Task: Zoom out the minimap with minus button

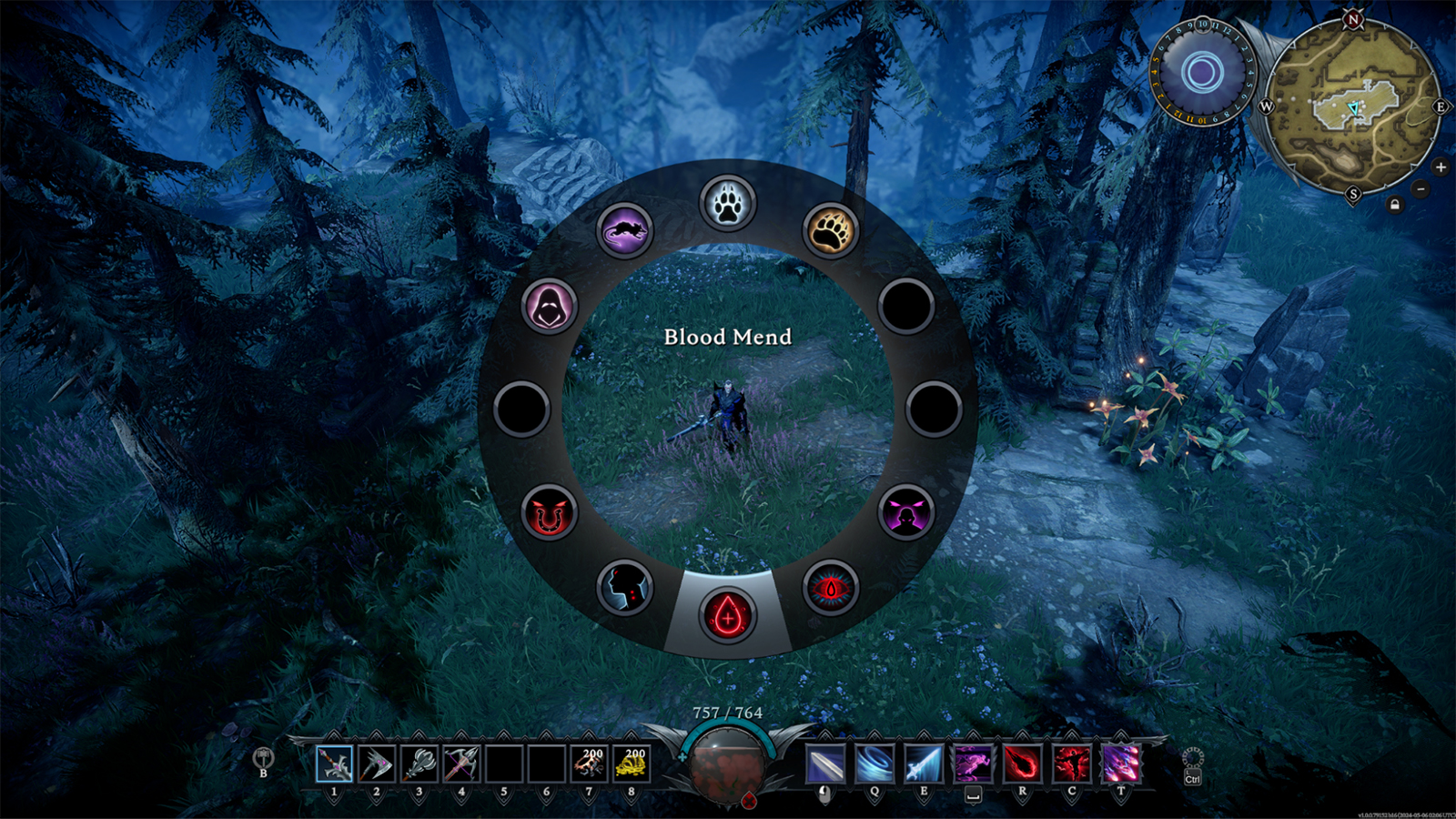Action: point(1421,189)
